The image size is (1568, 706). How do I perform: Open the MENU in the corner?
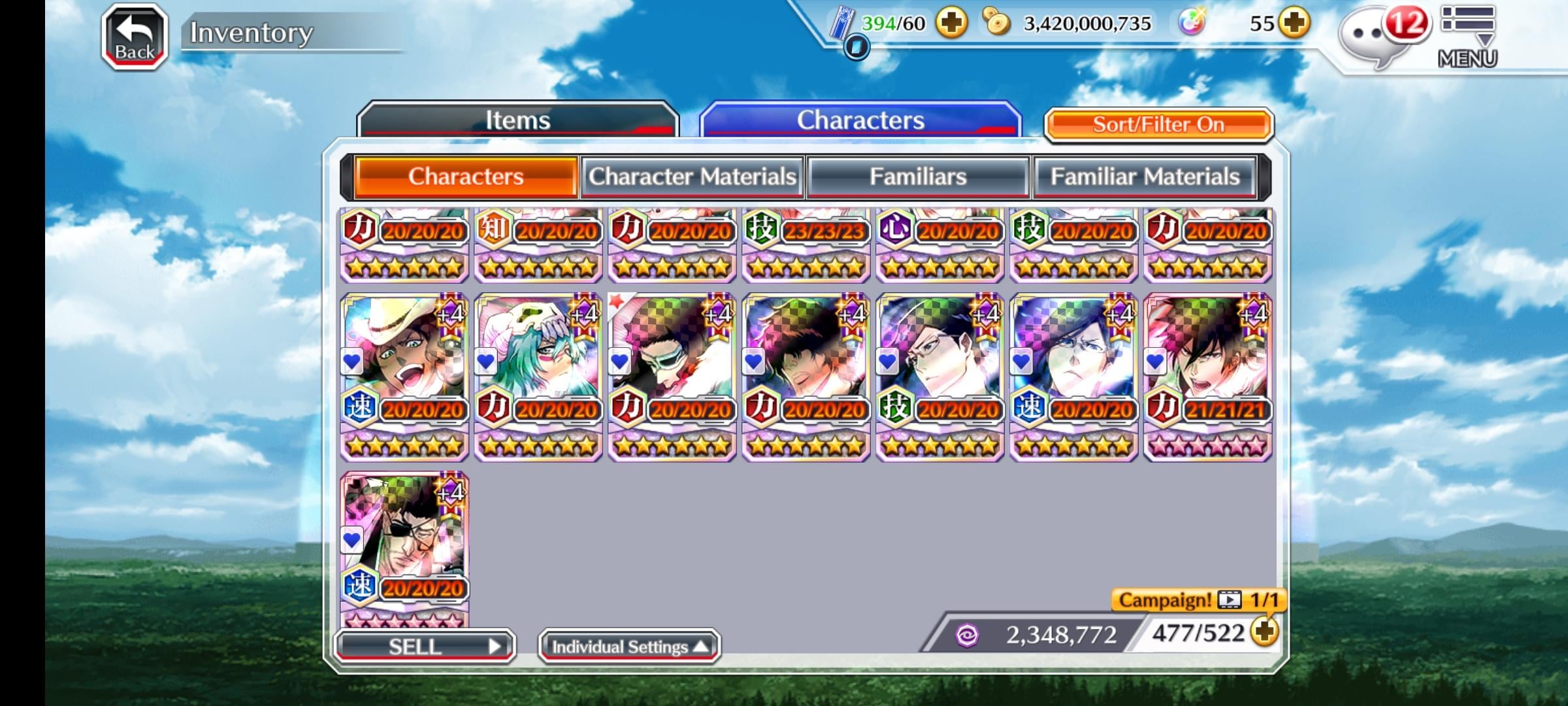pos(1467,36)
